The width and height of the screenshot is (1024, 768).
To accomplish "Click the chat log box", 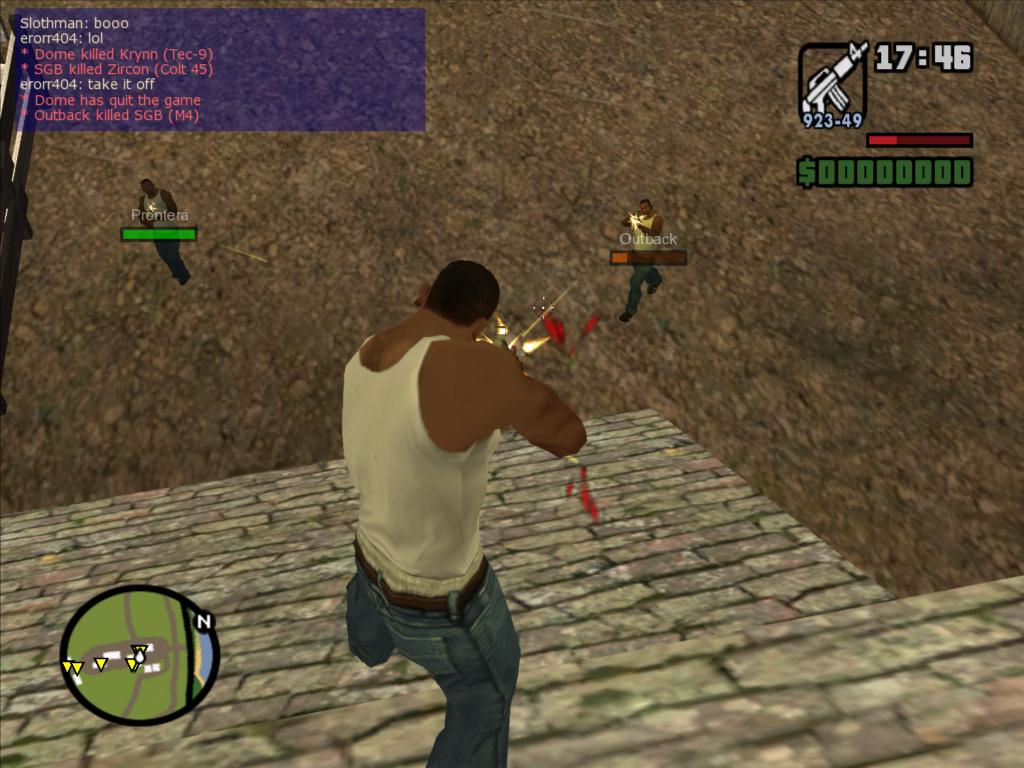I will pos(218,70).
